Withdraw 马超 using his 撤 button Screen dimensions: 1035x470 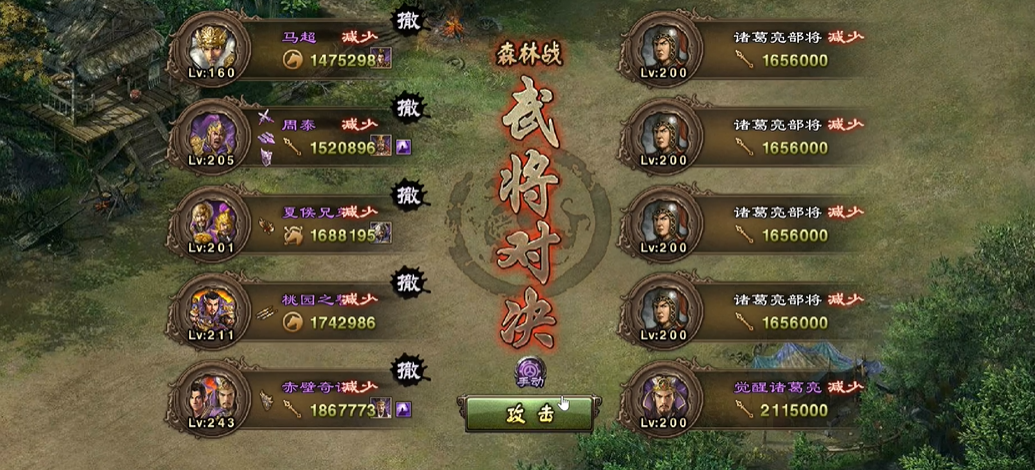(407, 20)
